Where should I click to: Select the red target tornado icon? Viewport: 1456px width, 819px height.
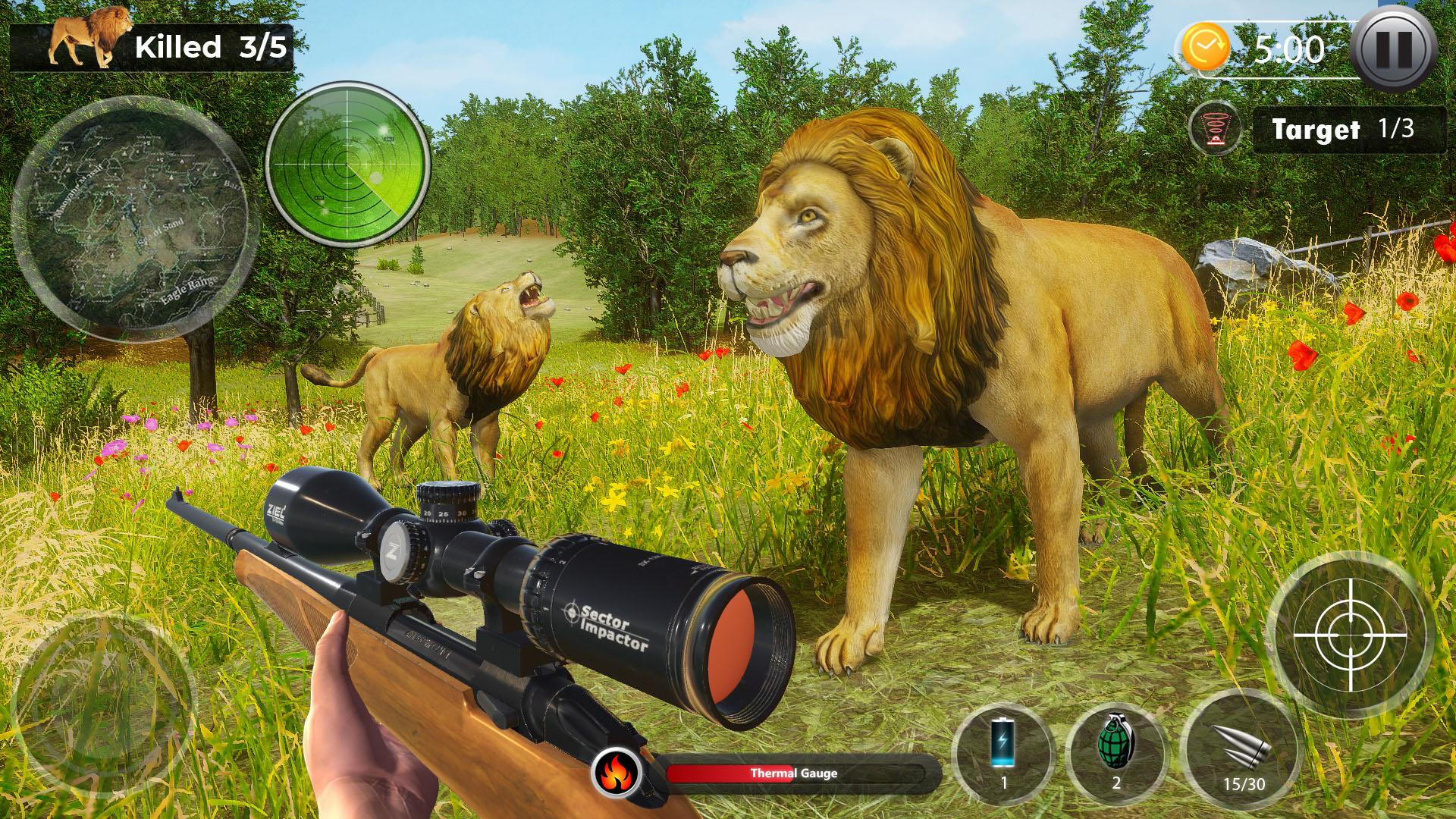(x=1216, y=129)
